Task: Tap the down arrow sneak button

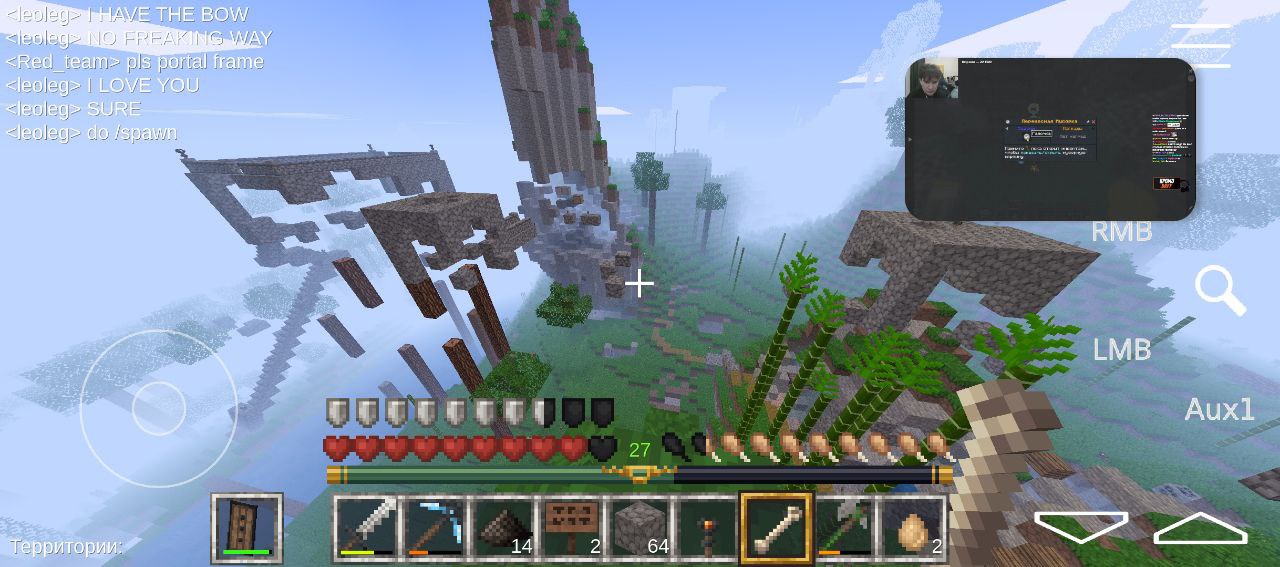Action: click(1080, 527)
